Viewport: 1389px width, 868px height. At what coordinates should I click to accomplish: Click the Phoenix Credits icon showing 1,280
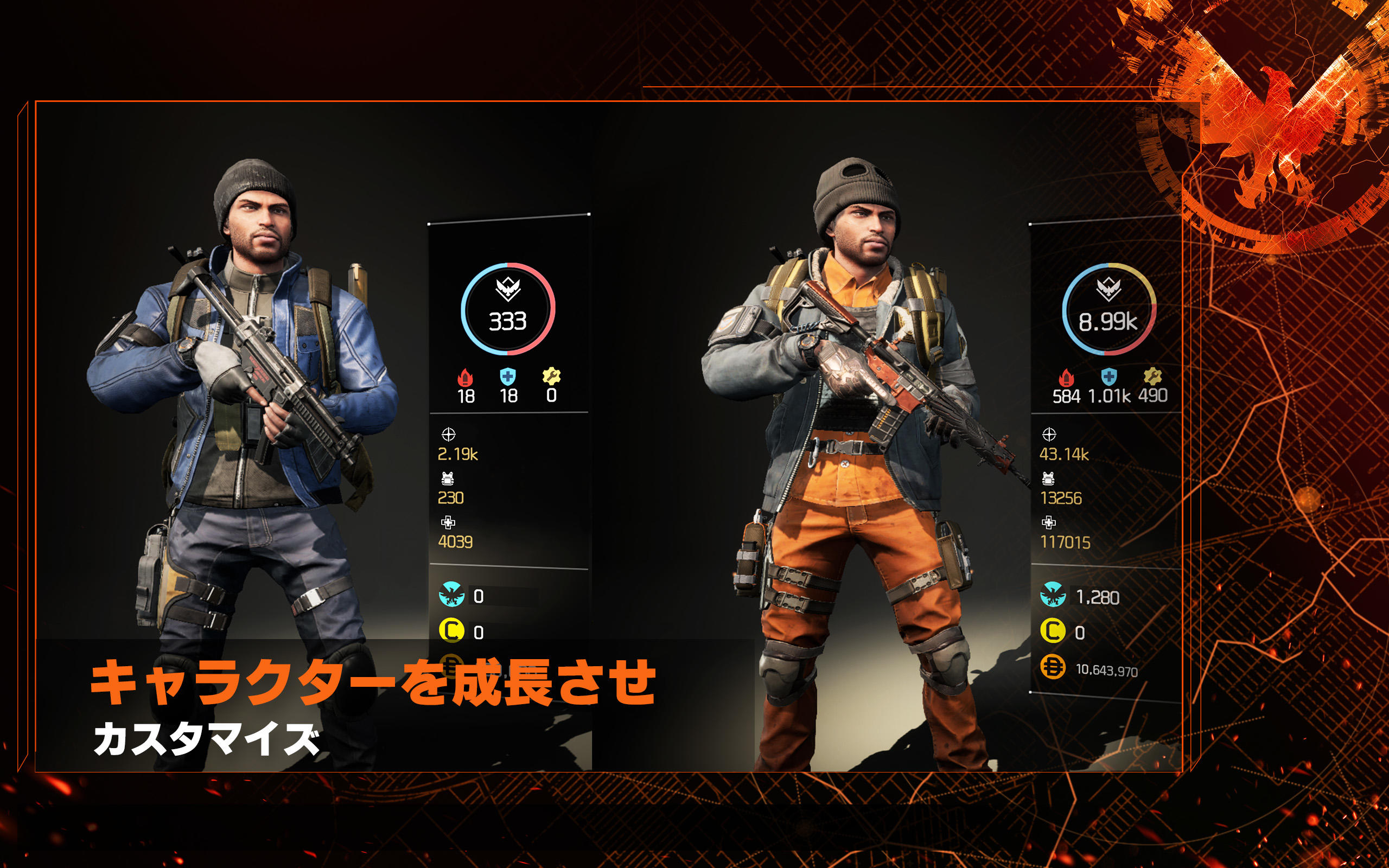coord(1054,596)
